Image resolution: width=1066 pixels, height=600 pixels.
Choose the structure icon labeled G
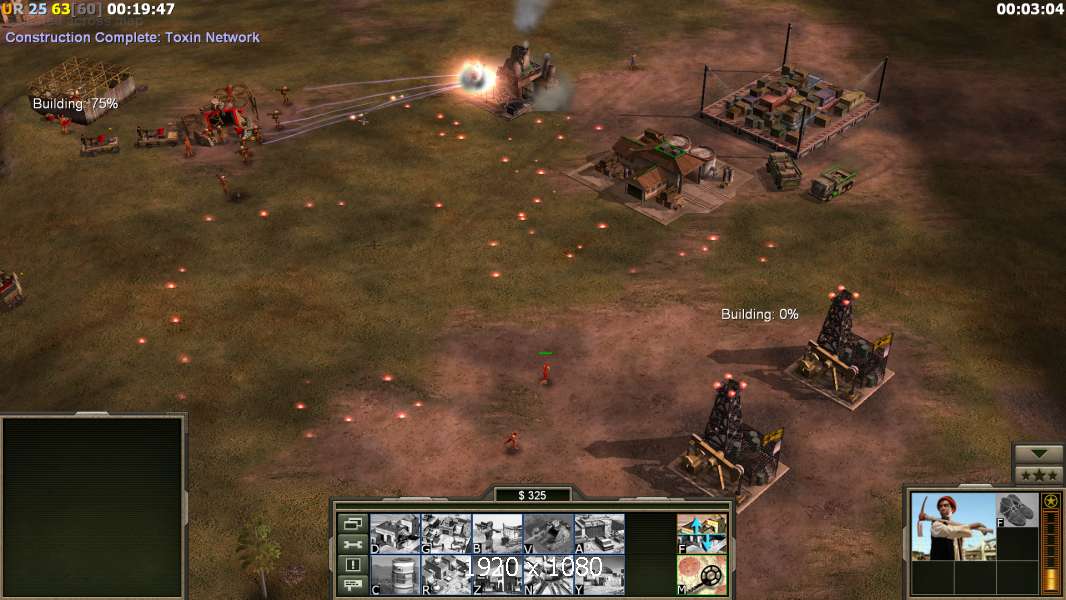click(x=446, y=534)
